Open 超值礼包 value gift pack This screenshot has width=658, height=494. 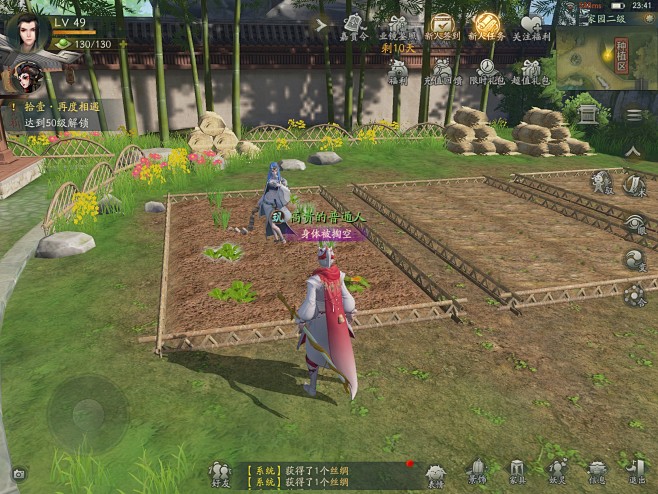531,70
